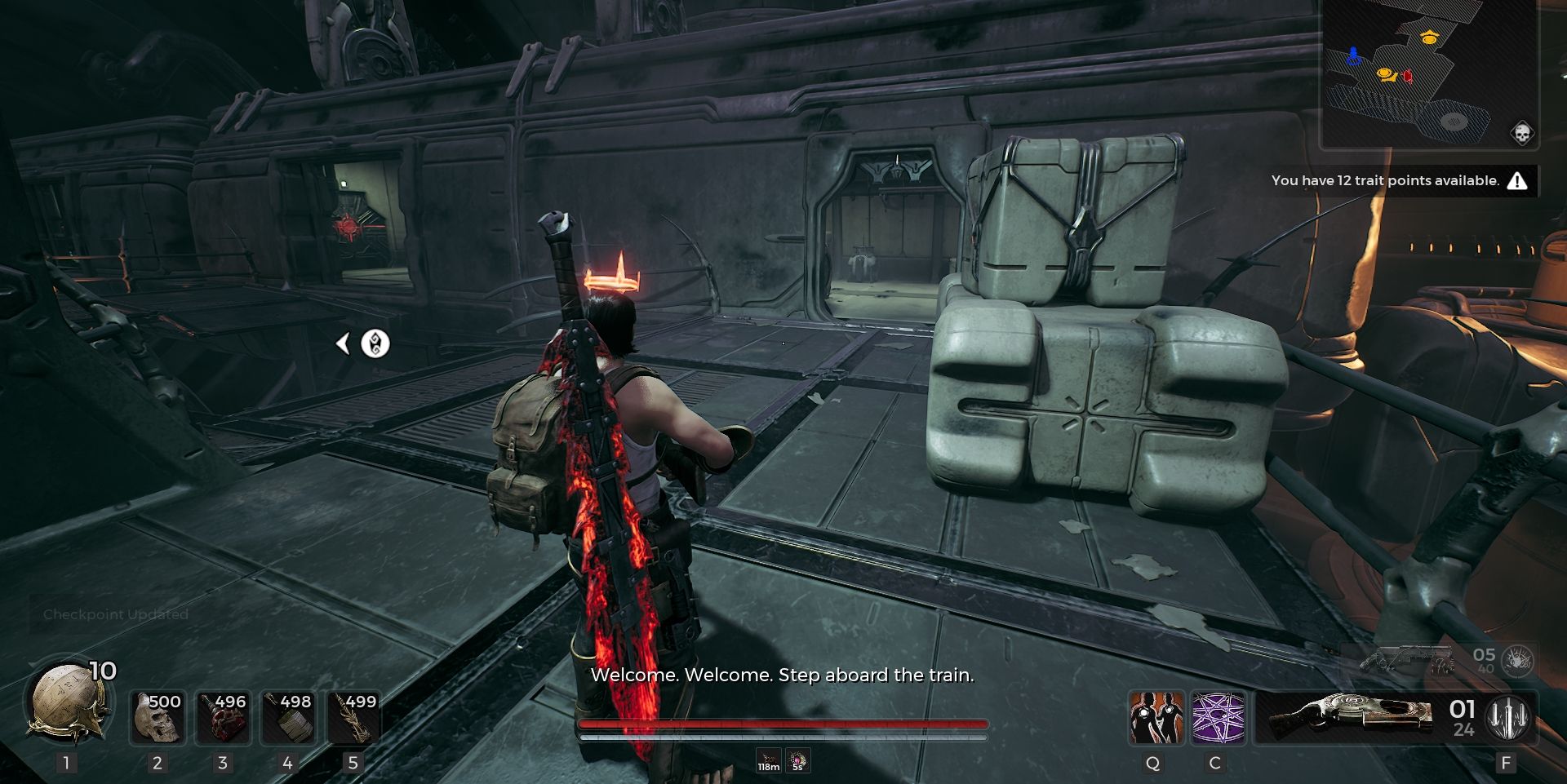Click the 5s buff timer icon near the health bar
Screen dimensions: 1567x784
point(797,759)
